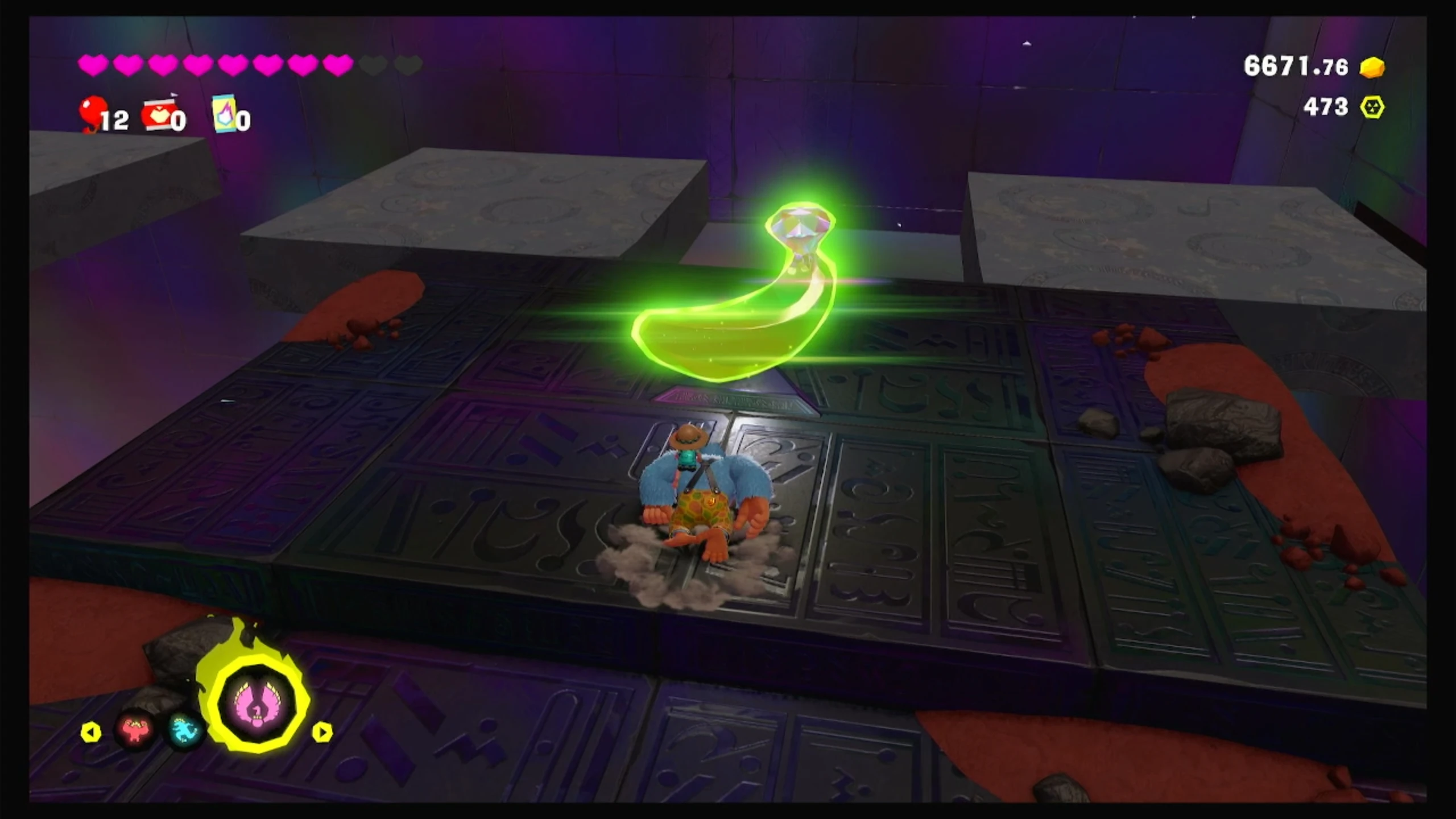
Task: Use the red heart juice can item
Action: 158,115
